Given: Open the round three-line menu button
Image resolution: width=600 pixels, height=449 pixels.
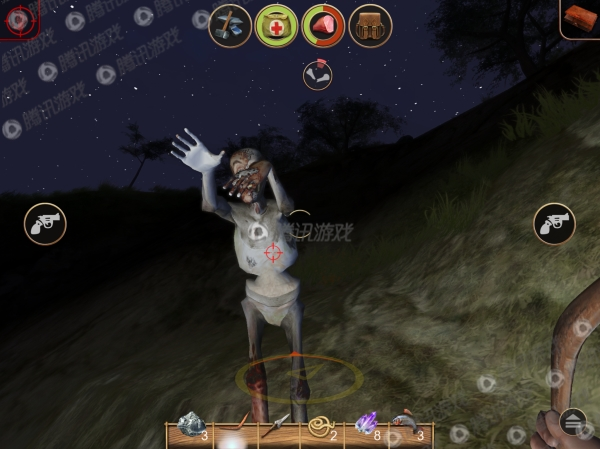Looking at the screenshot, I should pyautogui.click(x=572, y=422).
